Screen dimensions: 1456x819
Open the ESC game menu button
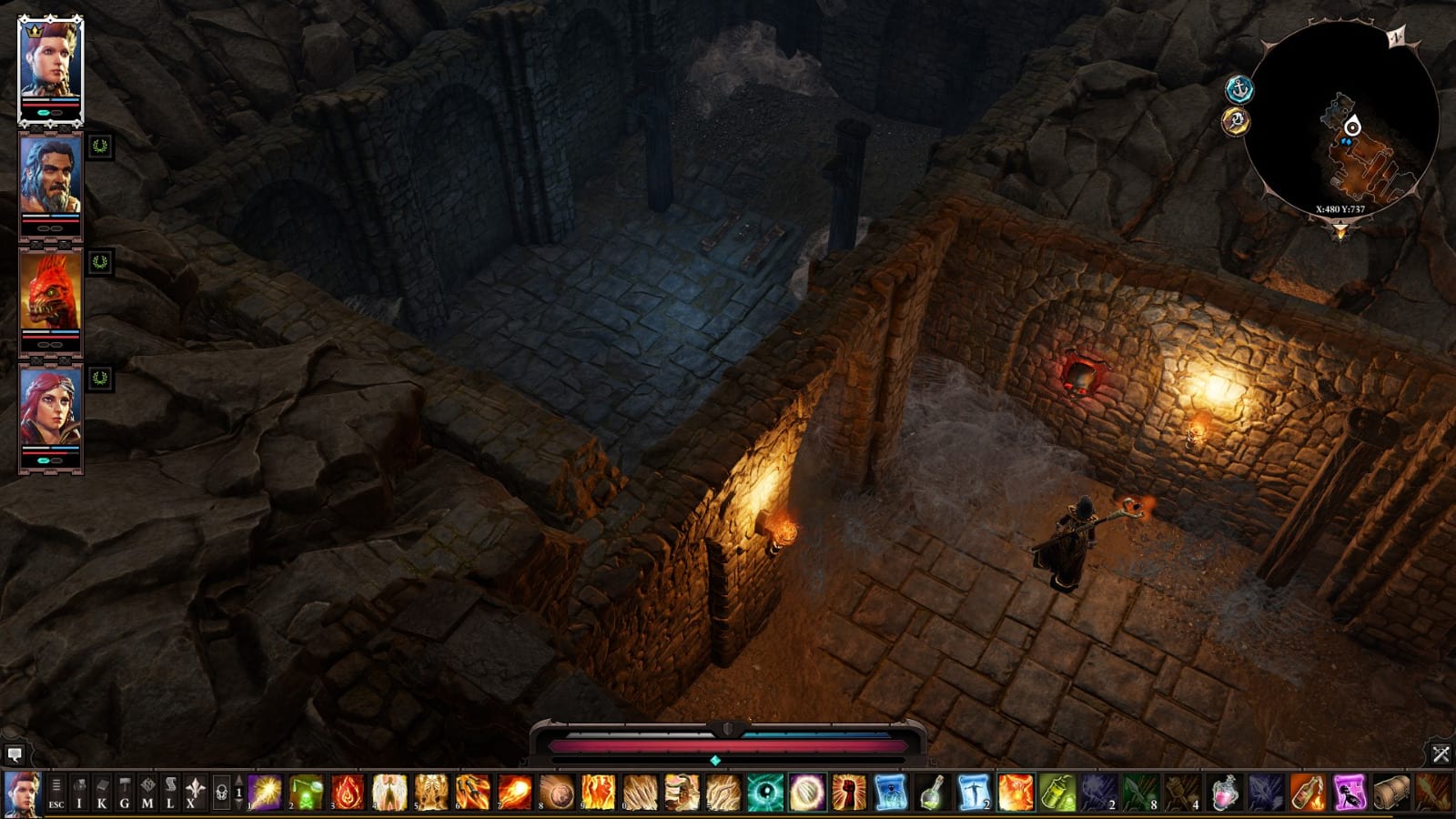56,794
